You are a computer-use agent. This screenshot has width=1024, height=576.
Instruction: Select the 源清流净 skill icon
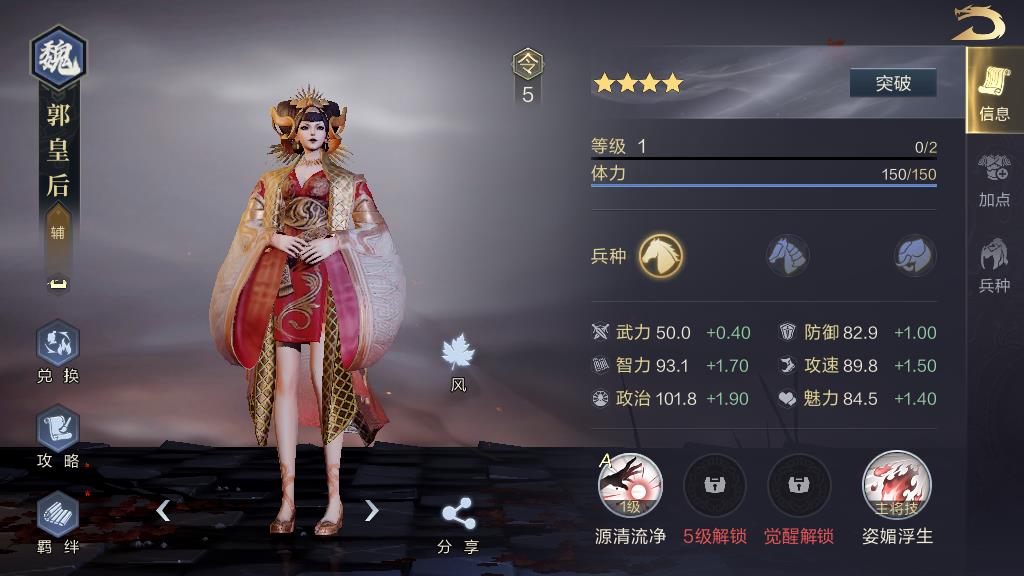[x=630, y=486]
